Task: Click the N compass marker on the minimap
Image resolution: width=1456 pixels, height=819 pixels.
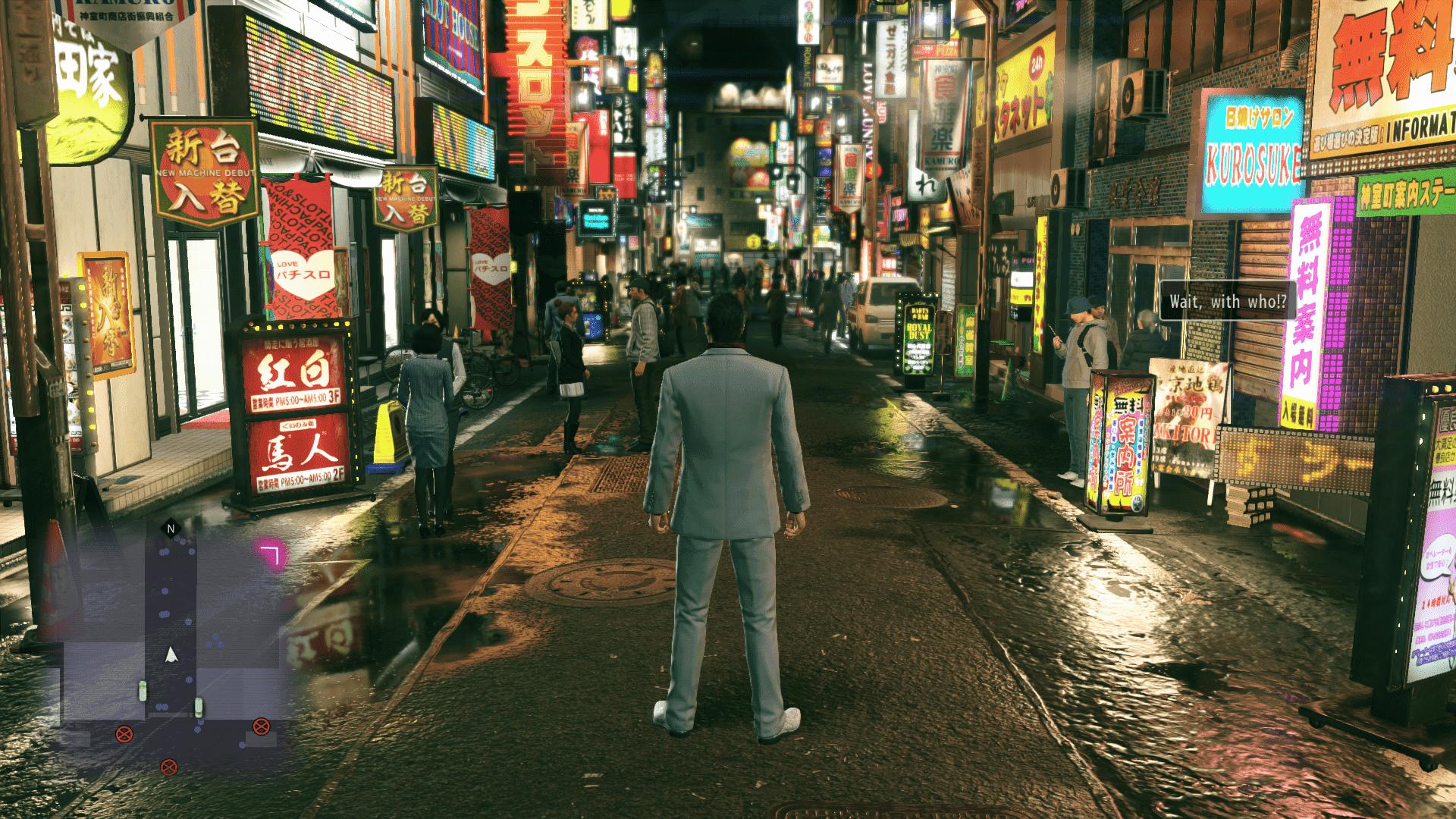Action: click(x=171, y=529)
